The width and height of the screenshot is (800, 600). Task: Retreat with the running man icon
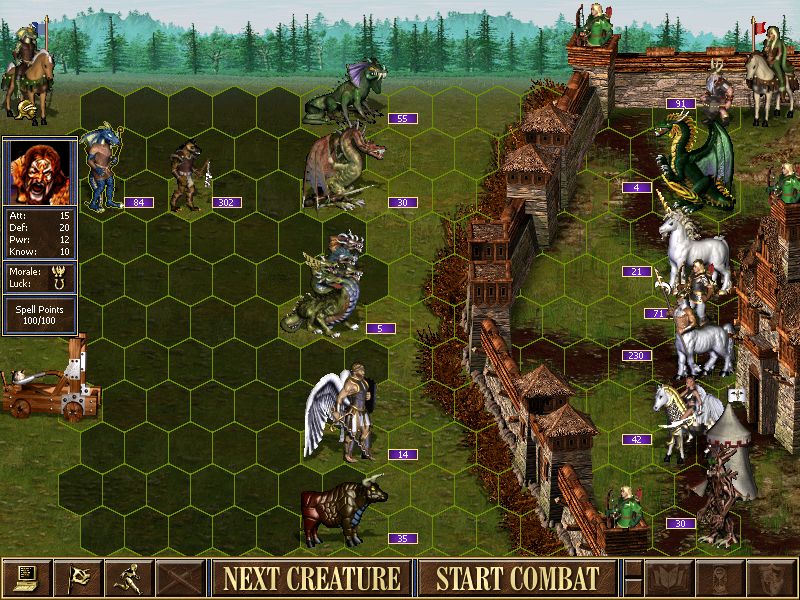tap(130, 578)
